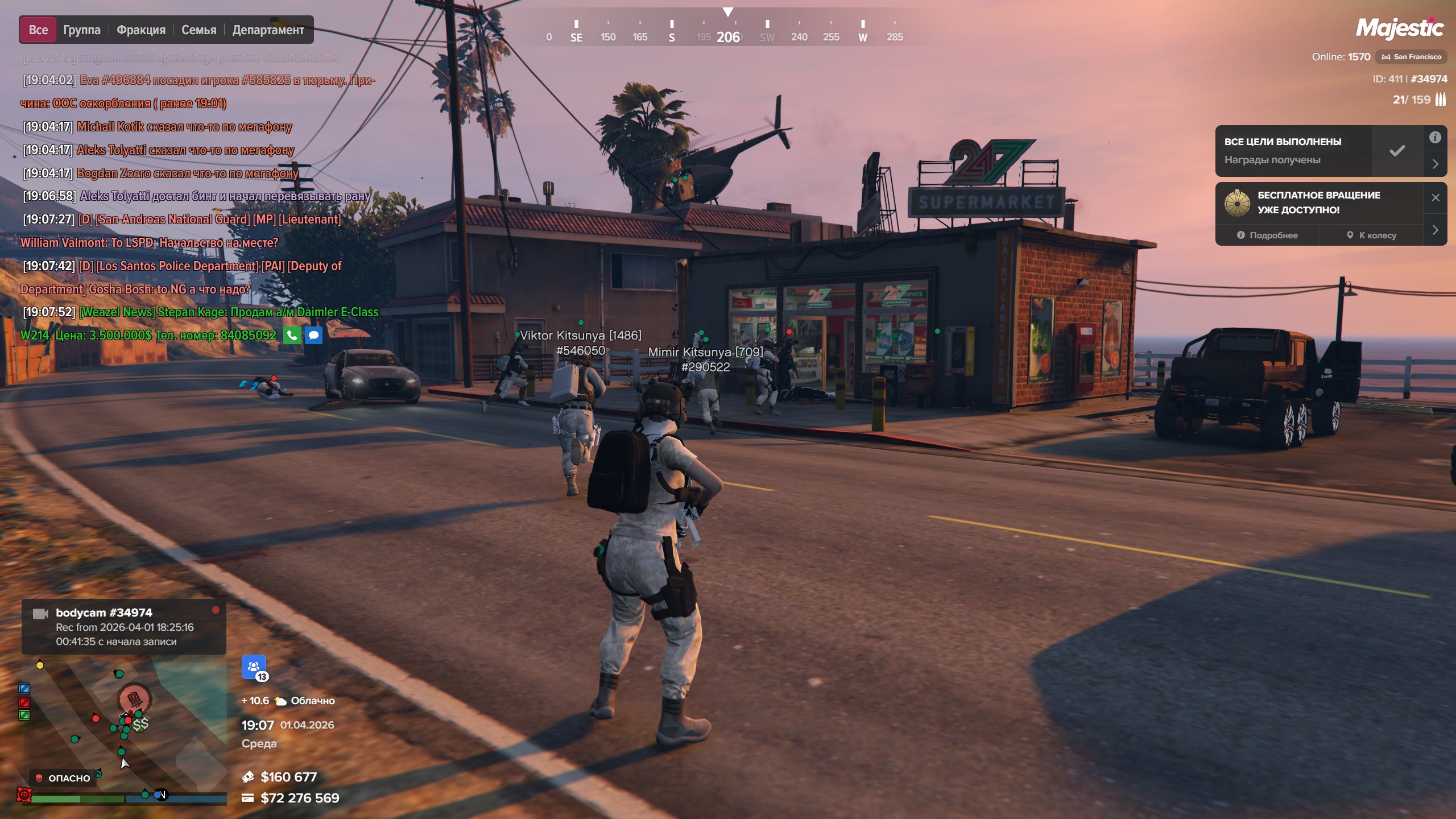Click the blue minimap filter square
This screenshot has height=819, width=1456.
pyautogui.click(x=24, y=688)
